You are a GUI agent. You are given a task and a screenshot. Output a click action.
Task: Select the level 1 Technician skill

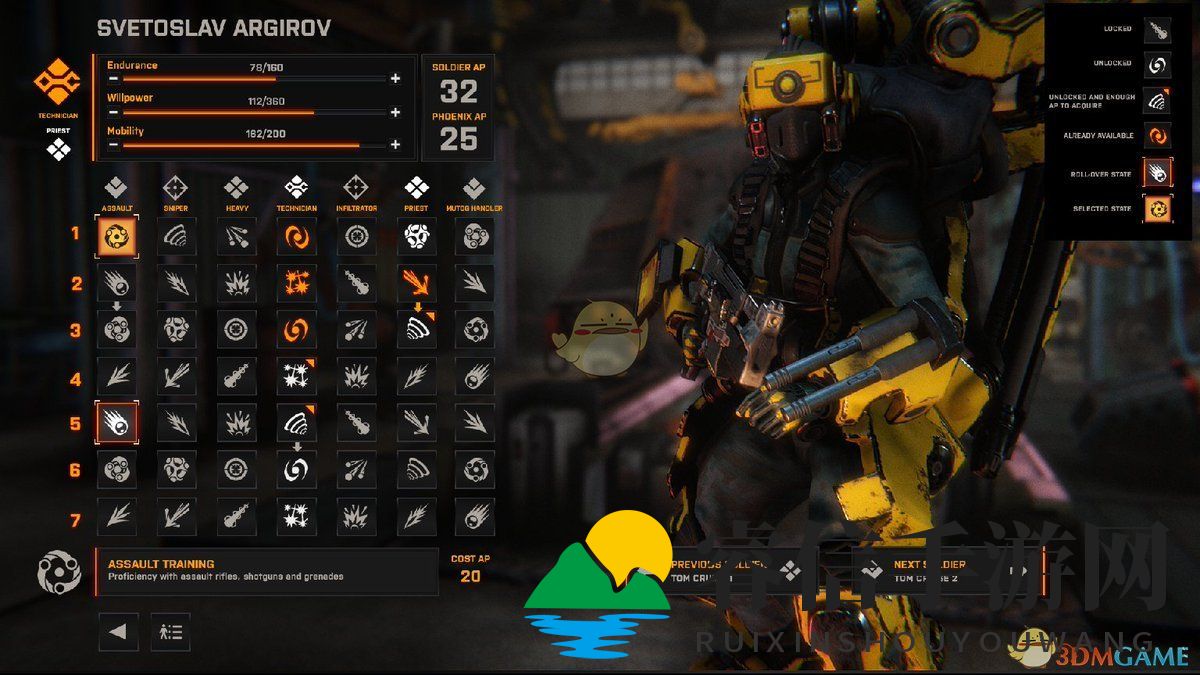point(296,237)
